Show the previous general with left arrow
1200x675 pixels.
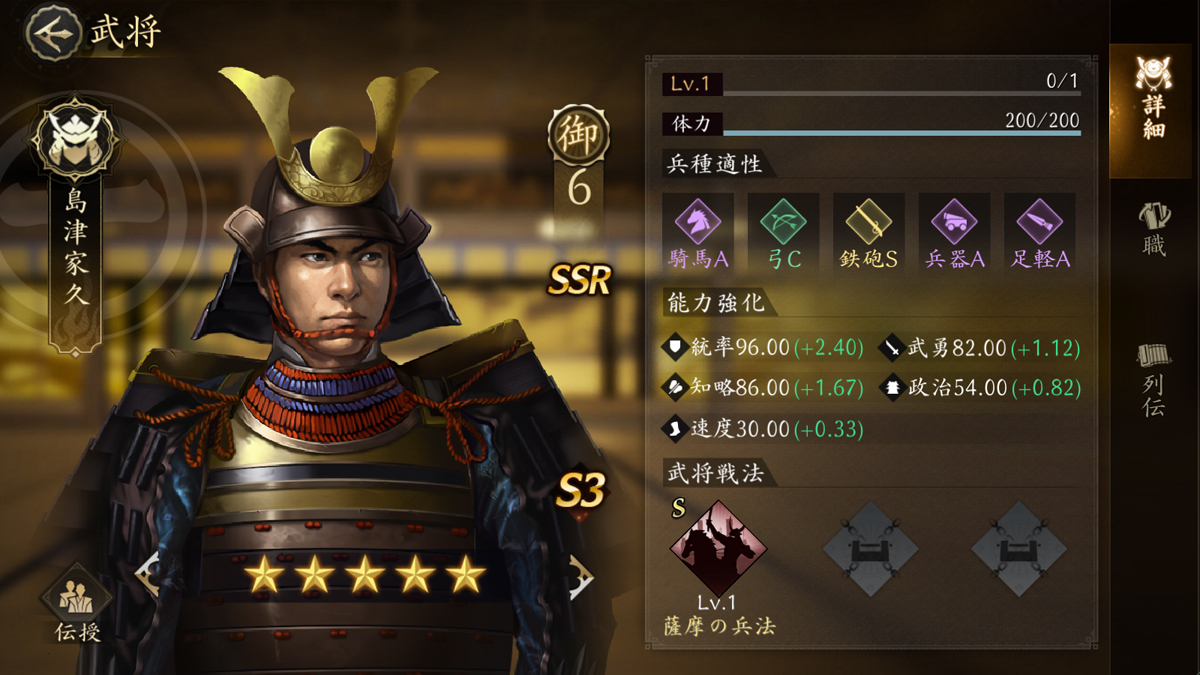point(148,575)
